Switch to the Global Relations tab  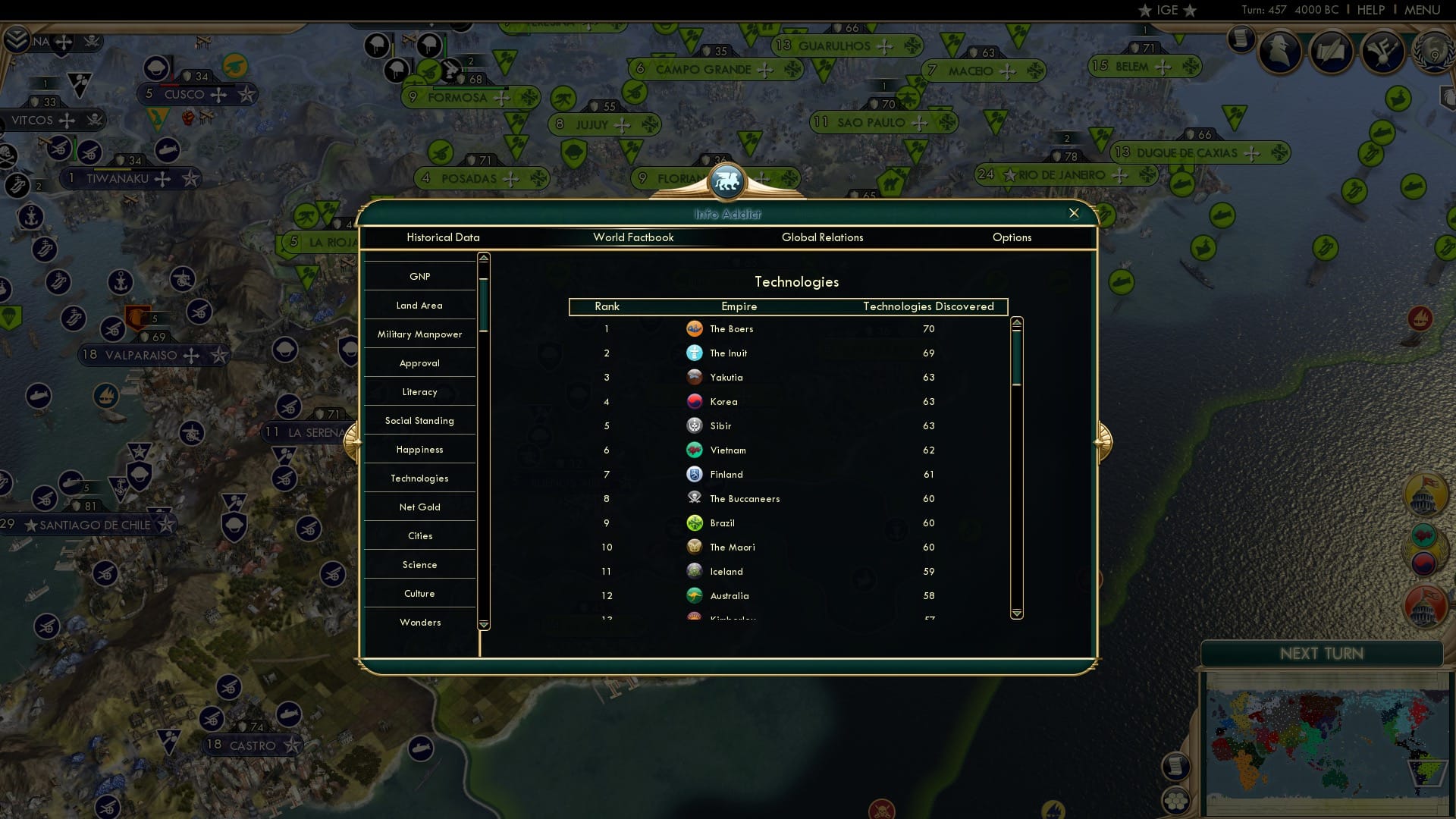[823, 237]
